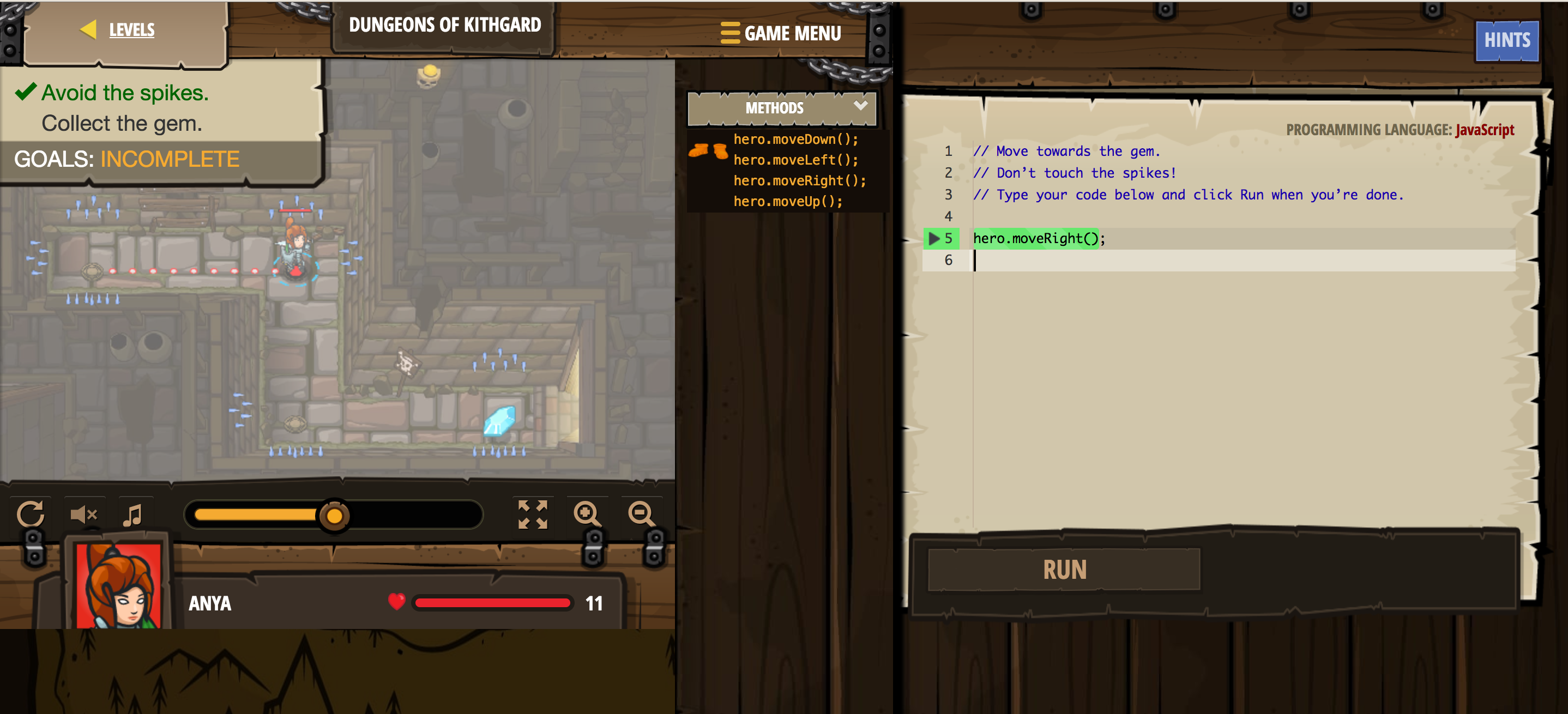Go back to LEVELS
Viewport: 1568px width, 714px height.
coord(131,29)
